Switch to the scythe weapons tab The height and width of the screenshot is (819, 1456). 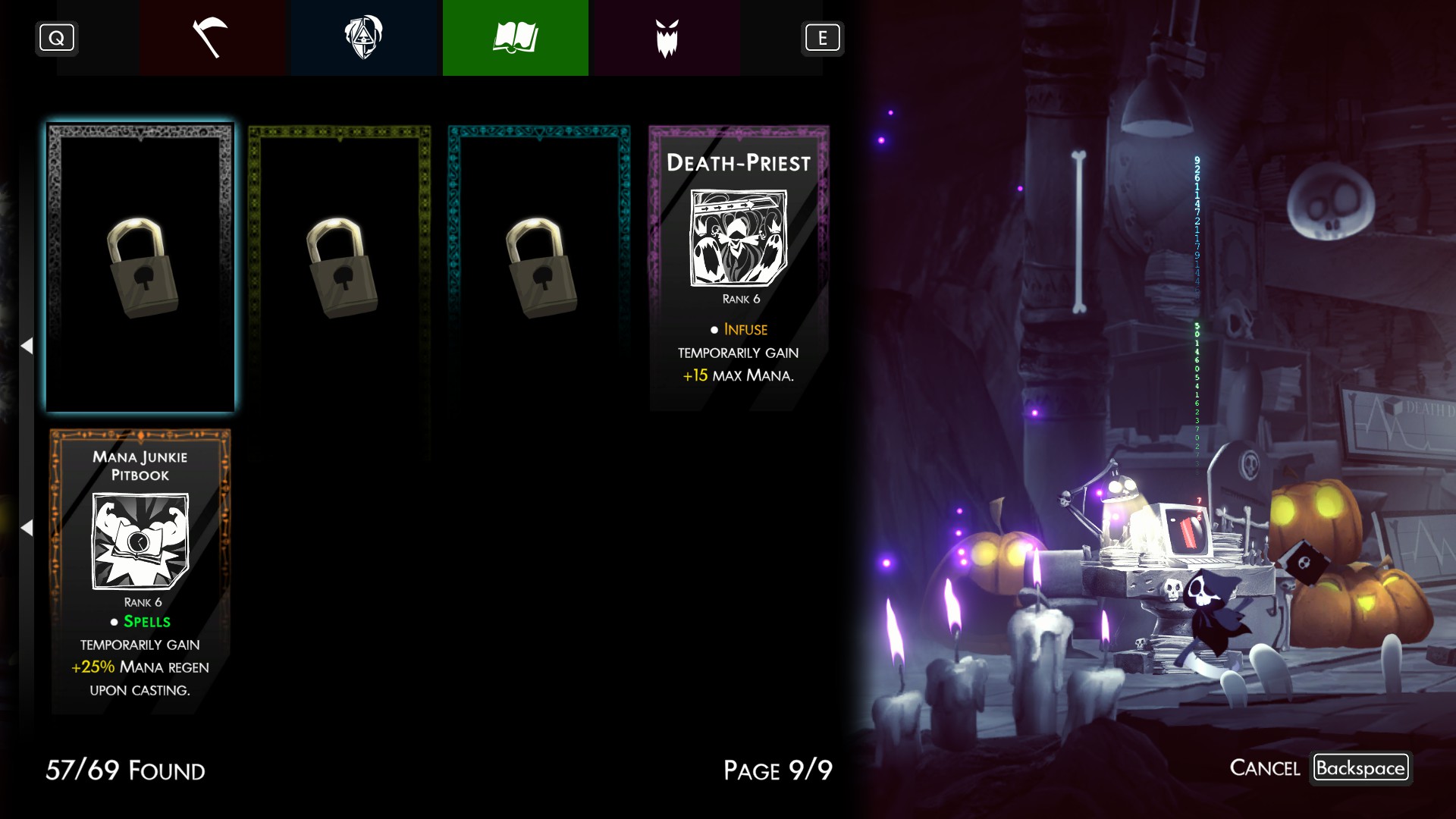pyautogui.click(x=211, y=38)
